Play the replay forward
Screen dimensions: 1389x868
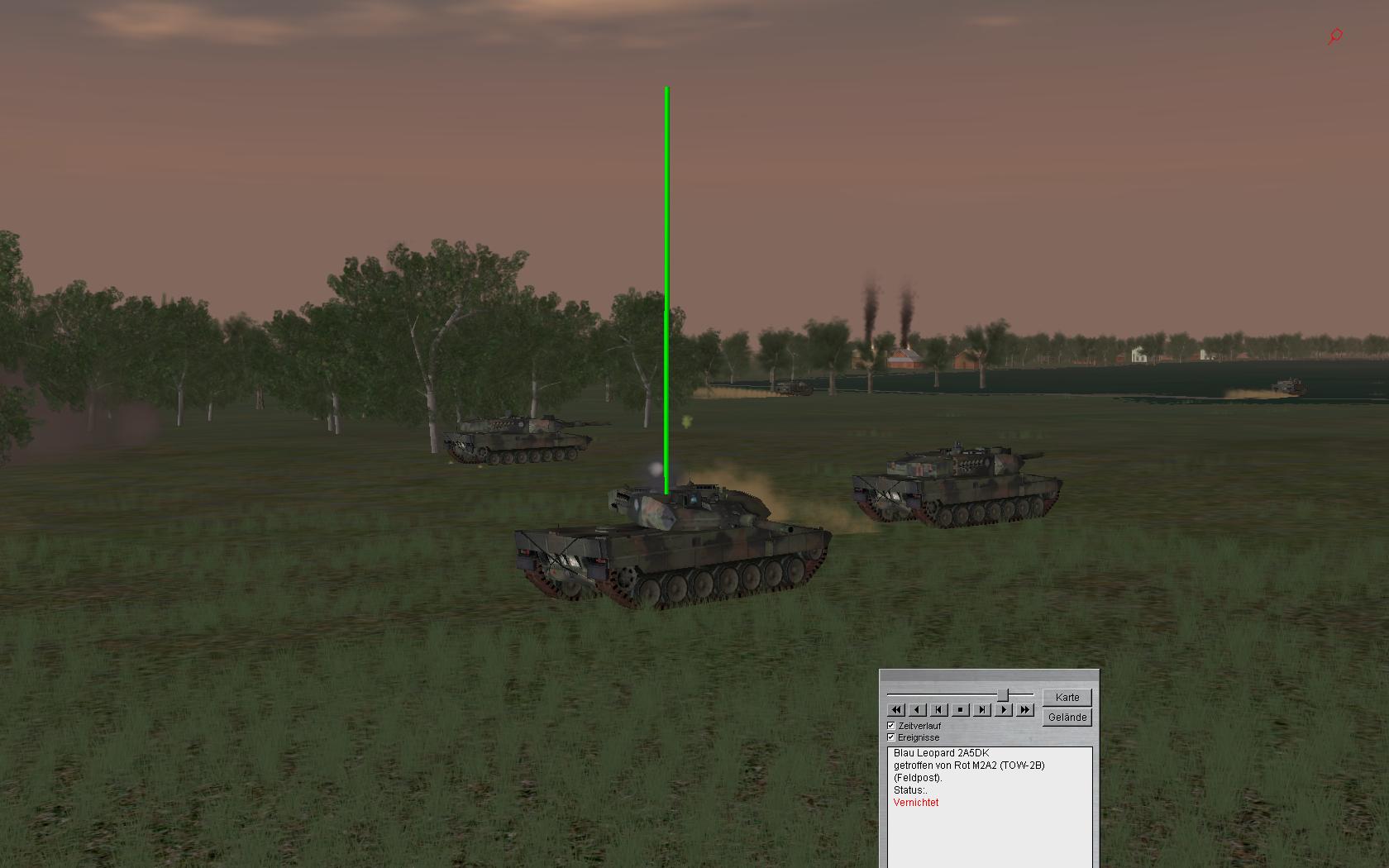click(1003, 709)
